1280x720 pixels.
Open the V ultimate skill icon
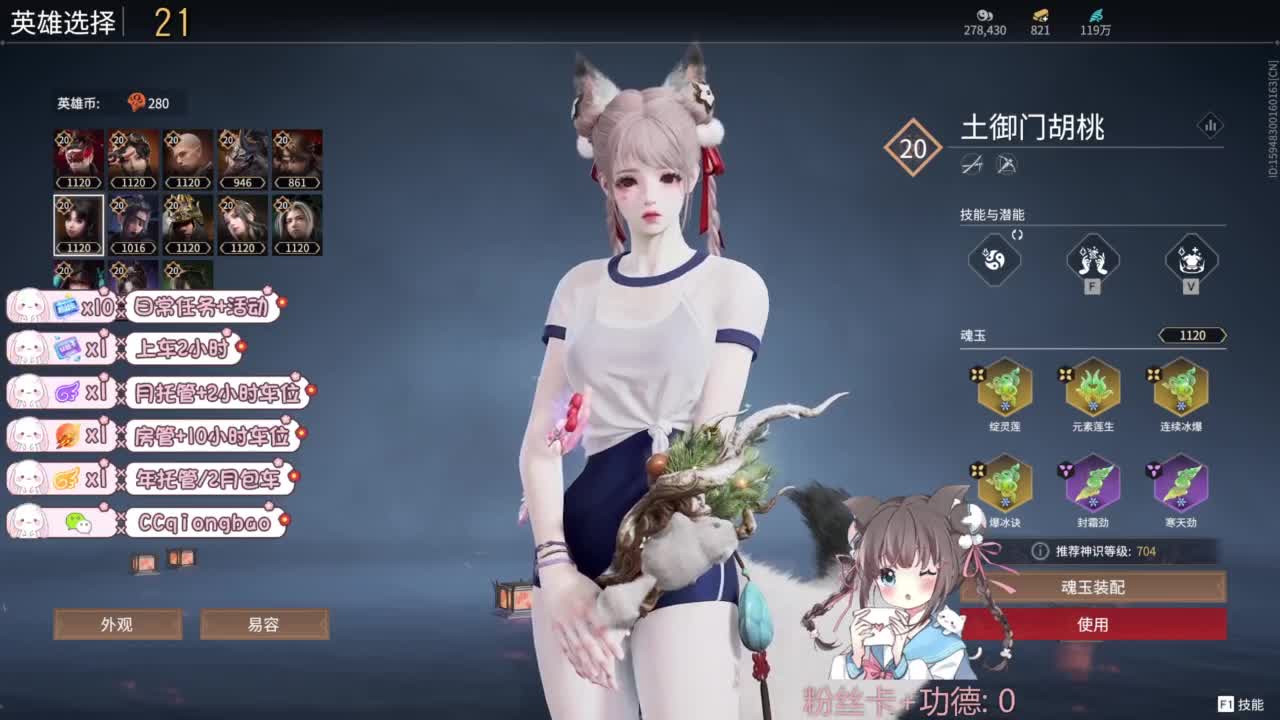click(1191, 260)
